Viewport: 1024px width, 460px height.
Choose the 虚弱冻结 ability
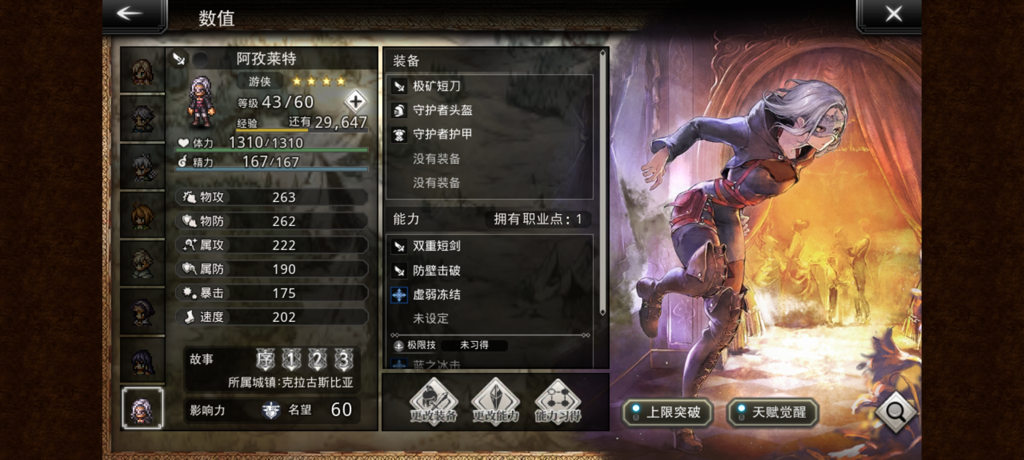click(490, 294)
